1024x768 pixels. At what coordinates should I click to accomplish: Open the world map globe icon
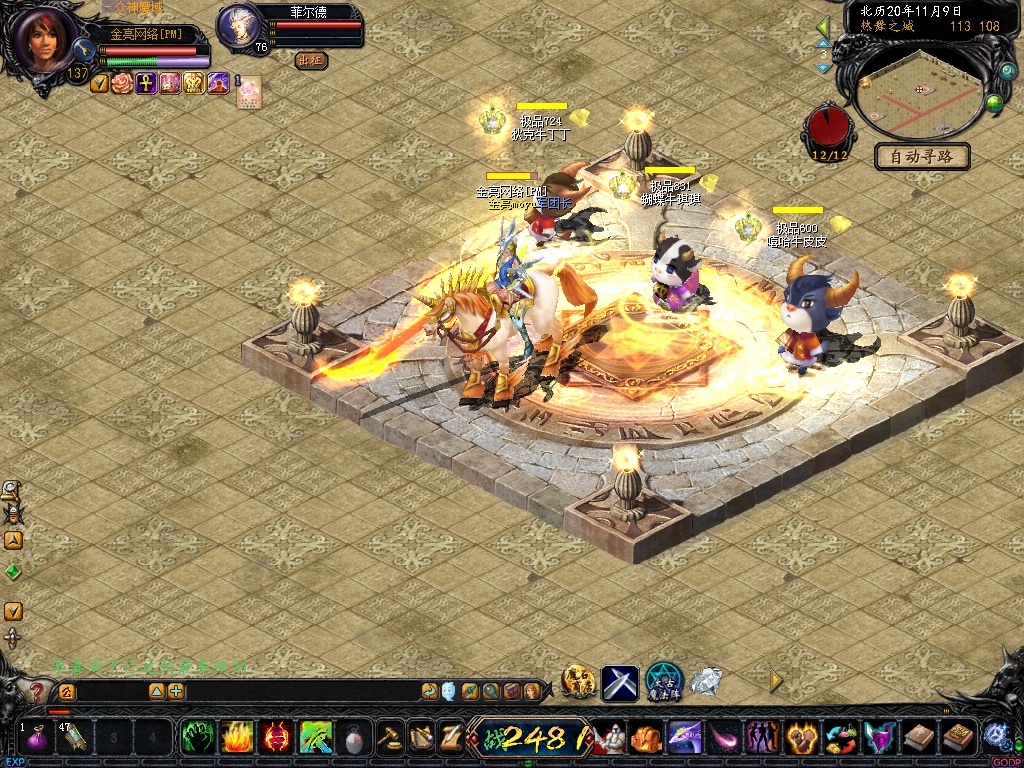995,102
